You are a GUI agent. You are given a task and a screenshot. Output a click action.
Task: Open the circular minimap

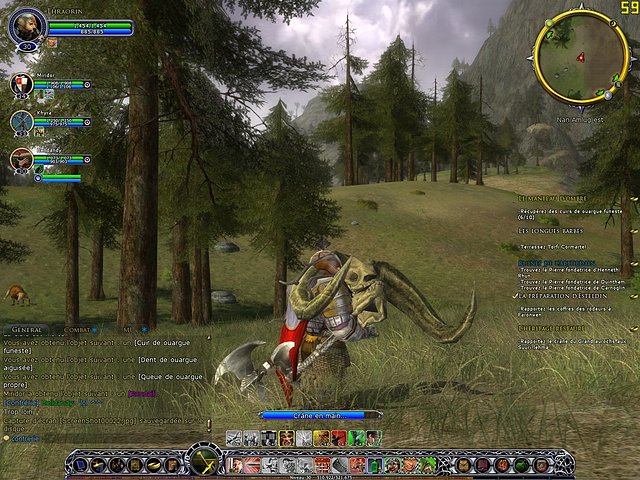click(x=580, y=58)
